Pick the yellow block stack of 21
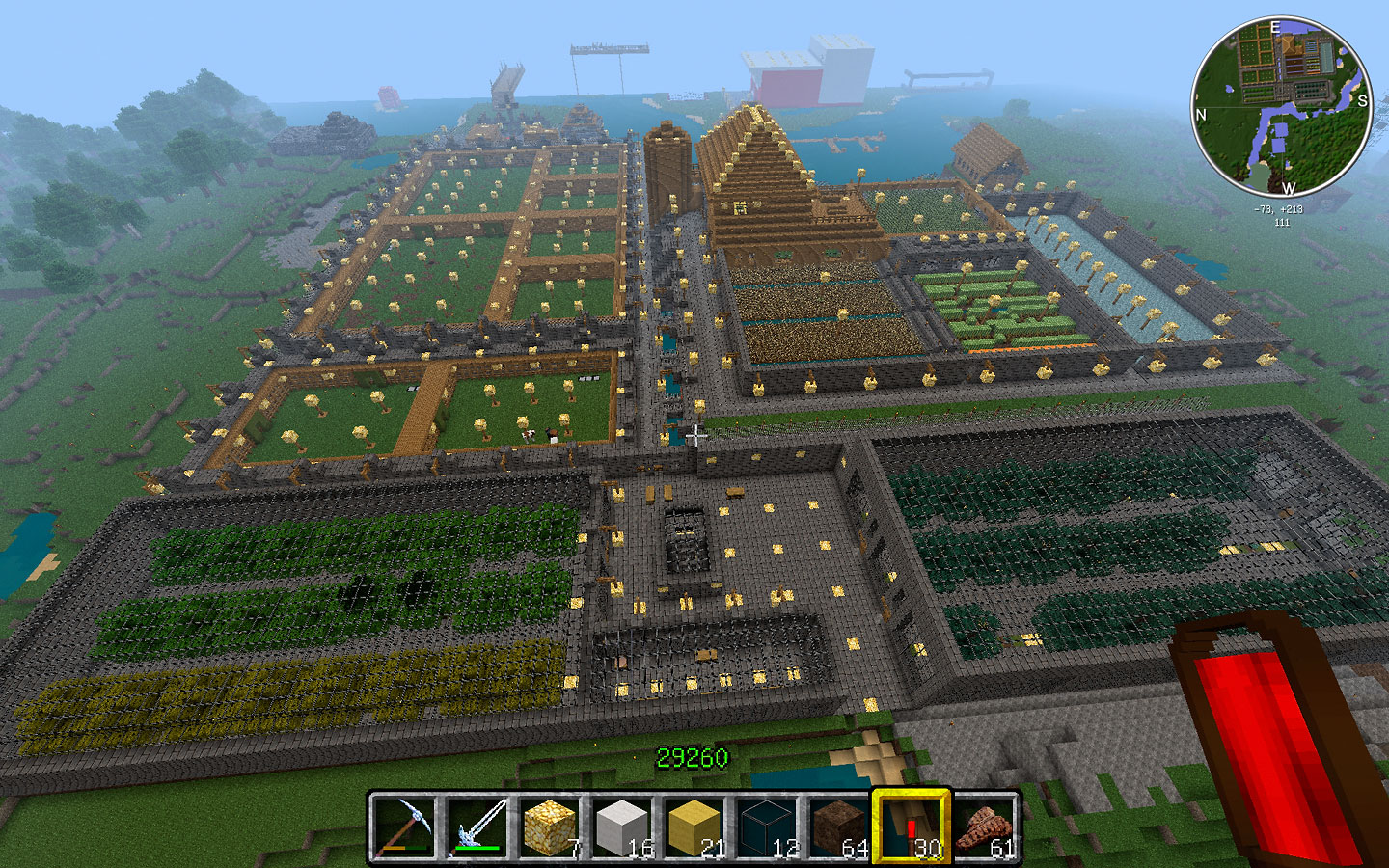This screenshot has height=868, width=1389. [694, 827]
